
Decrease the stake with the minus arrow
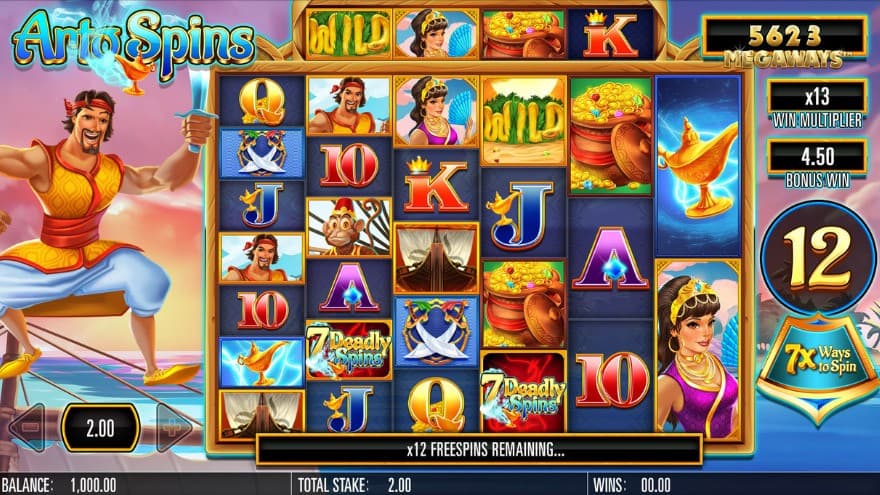[27, 428]
